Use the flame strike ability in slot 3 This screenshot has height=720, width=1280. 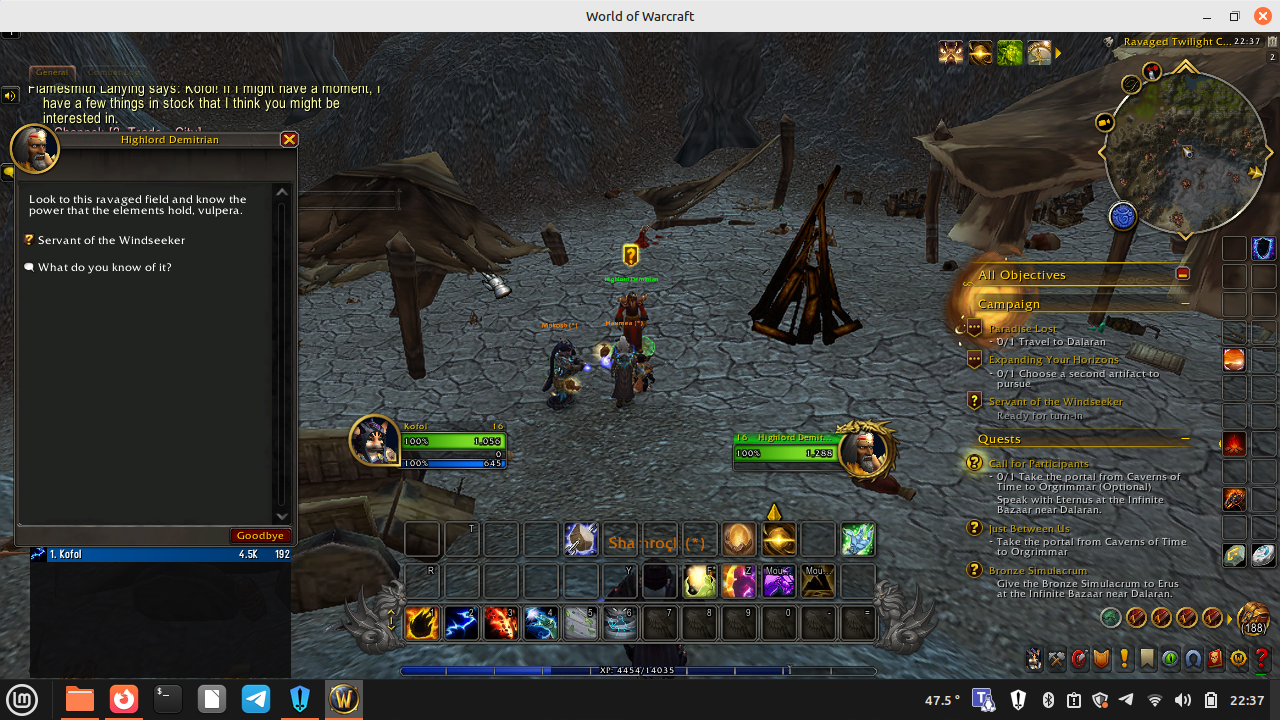501,623
